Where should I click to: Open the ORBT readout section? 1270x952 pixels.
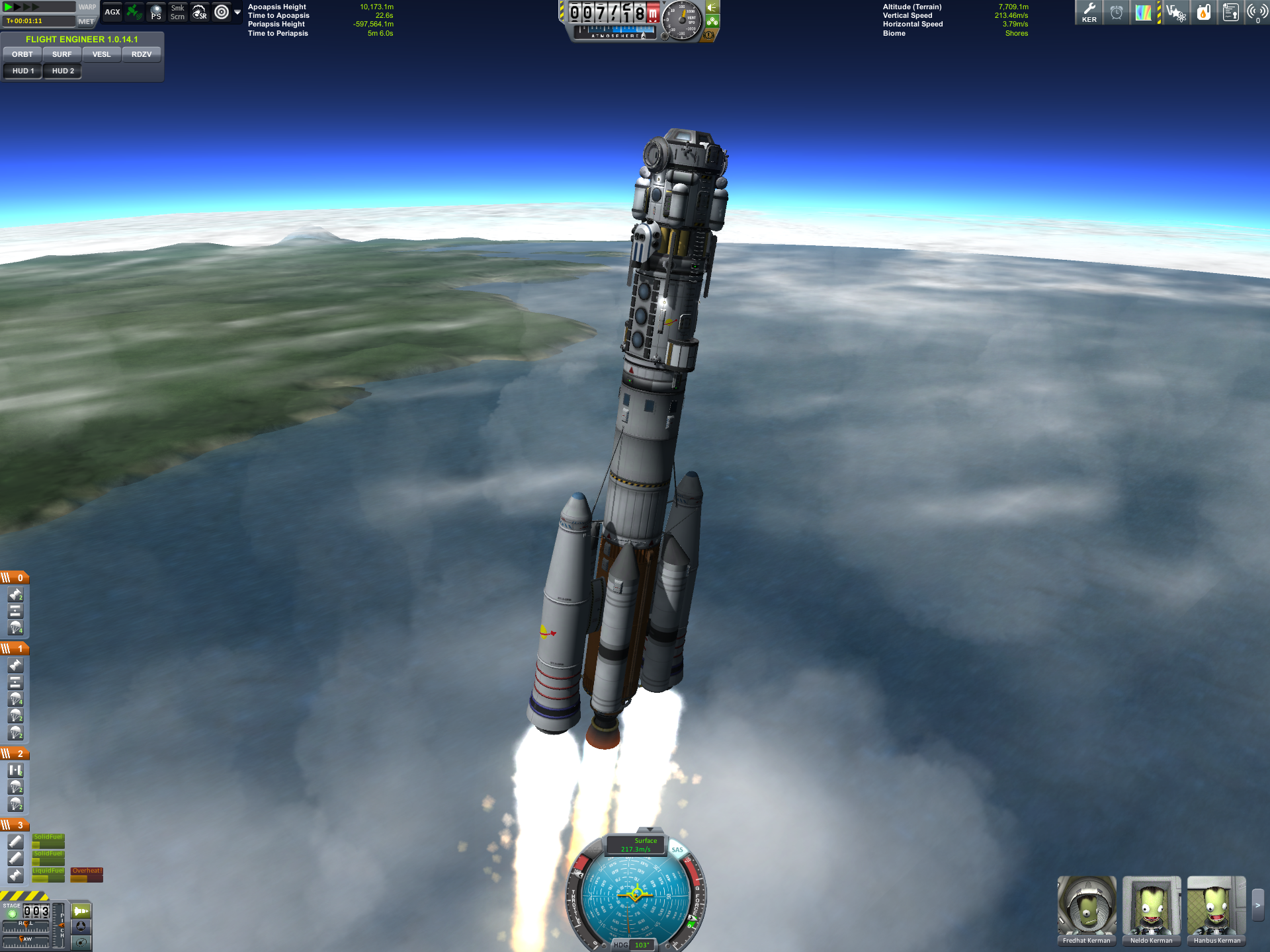(x=22, y=54)
